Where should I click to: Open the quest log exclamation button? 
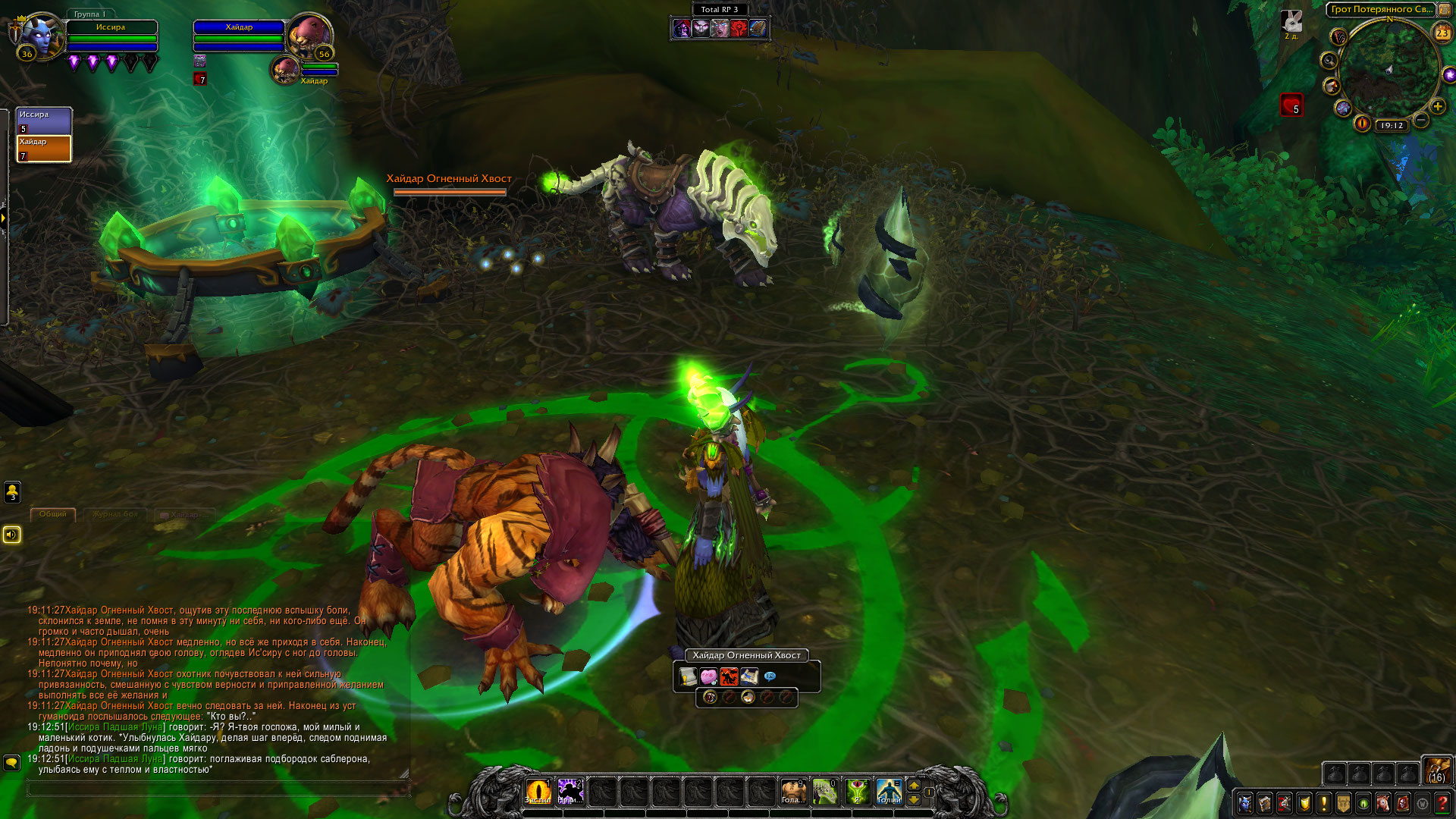(x=1324, y=802)
